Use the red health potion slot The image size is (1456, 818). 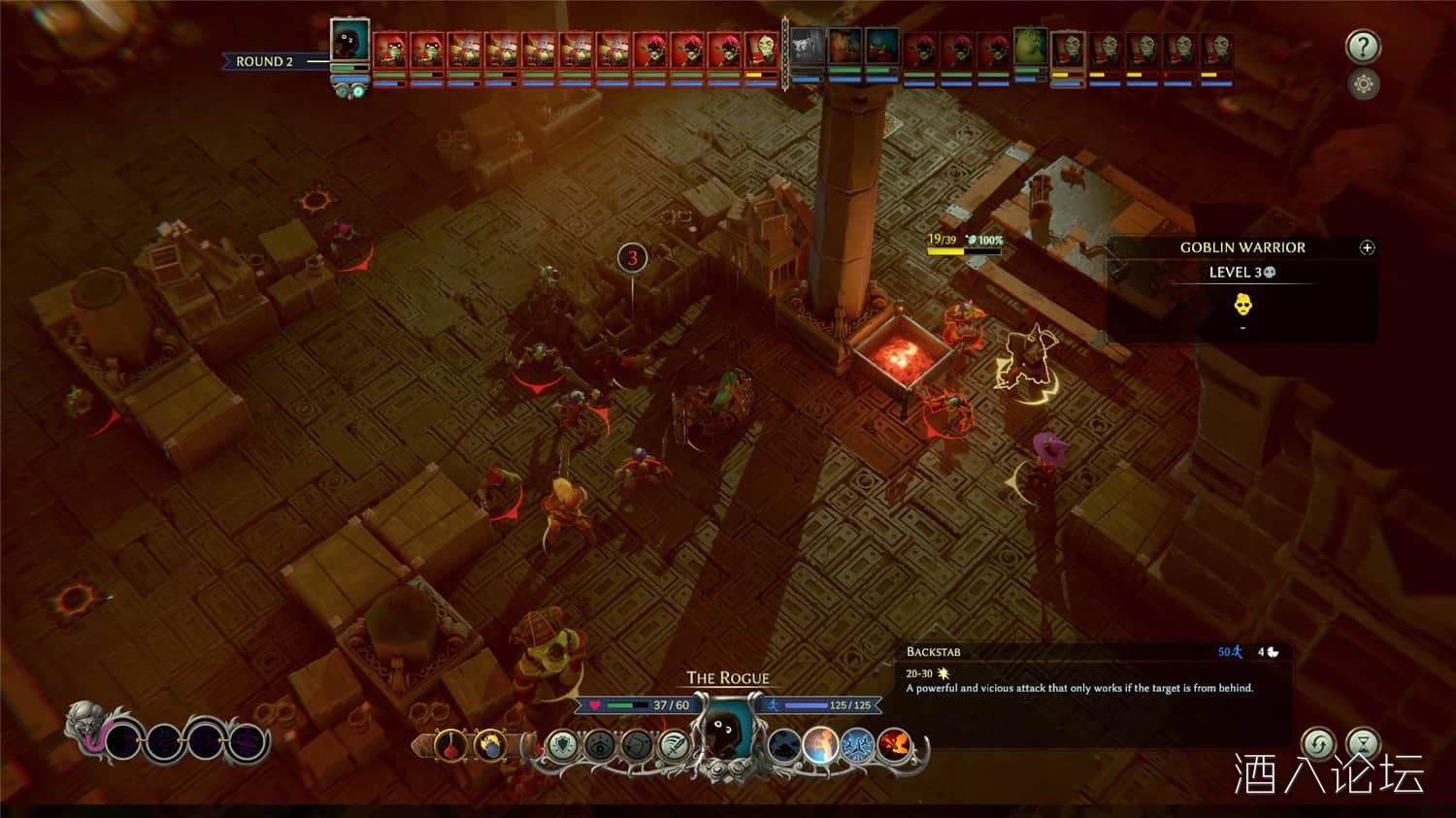coord(452,746)
